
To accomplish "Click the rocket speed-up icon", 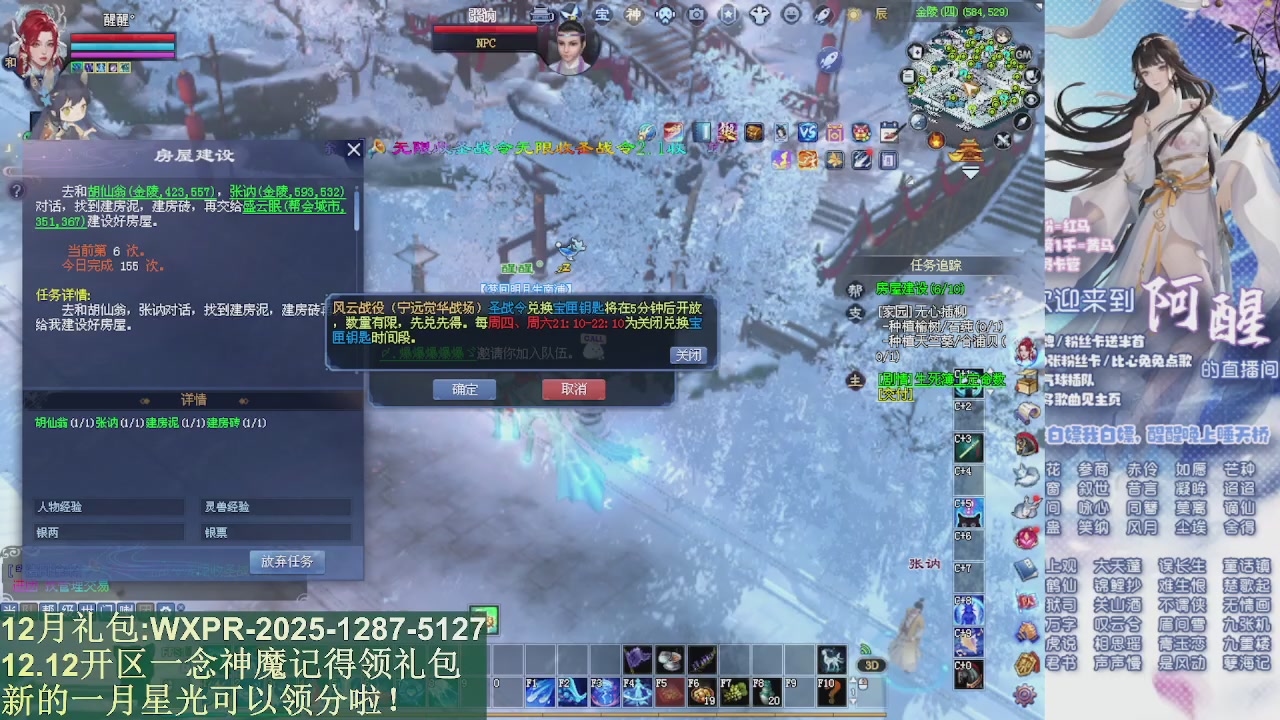I will click(822, 15).
